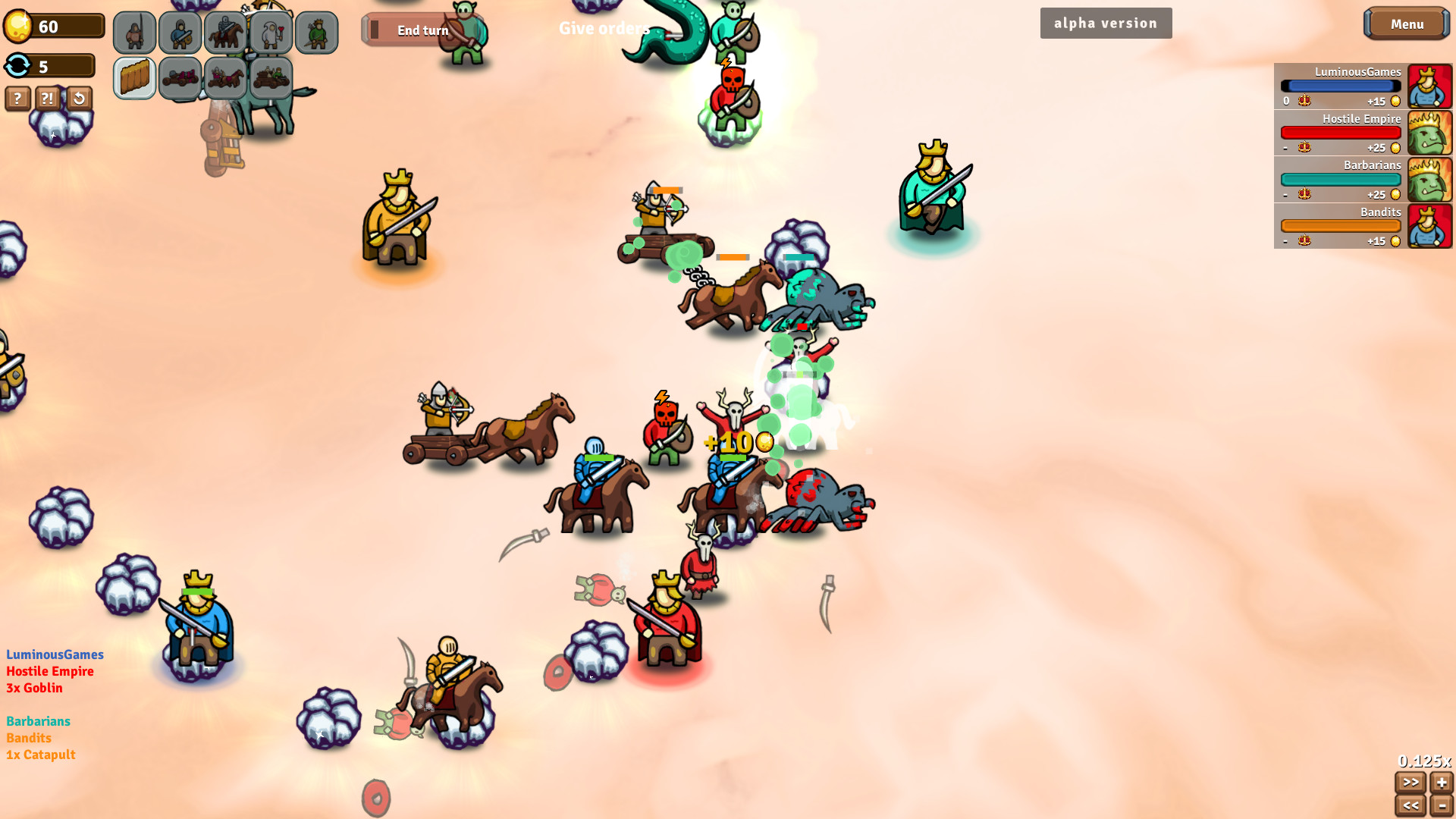
Task: Select the spearman unit icon
Action: 135,33
